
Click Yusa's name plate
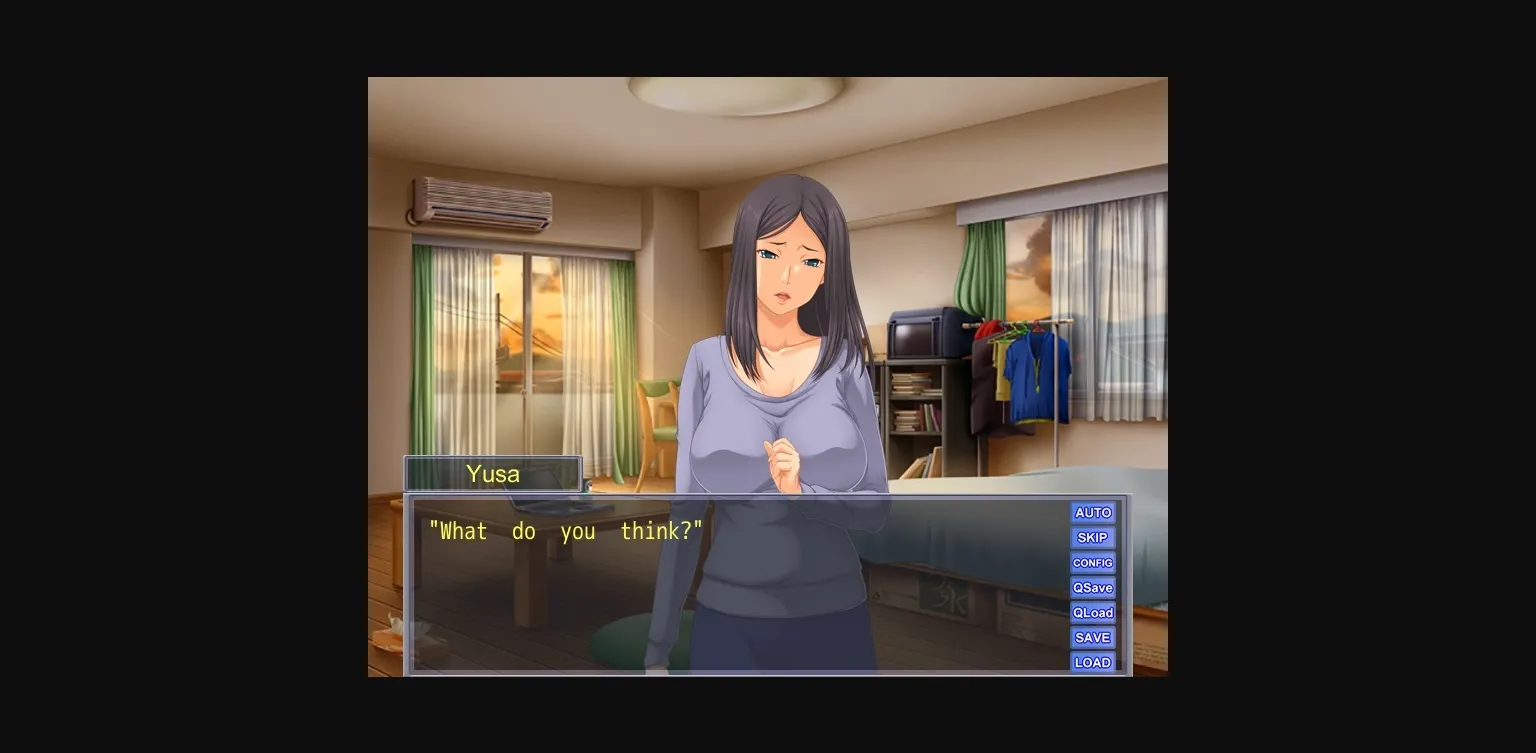pyautogui.click(x=492, y=473)
